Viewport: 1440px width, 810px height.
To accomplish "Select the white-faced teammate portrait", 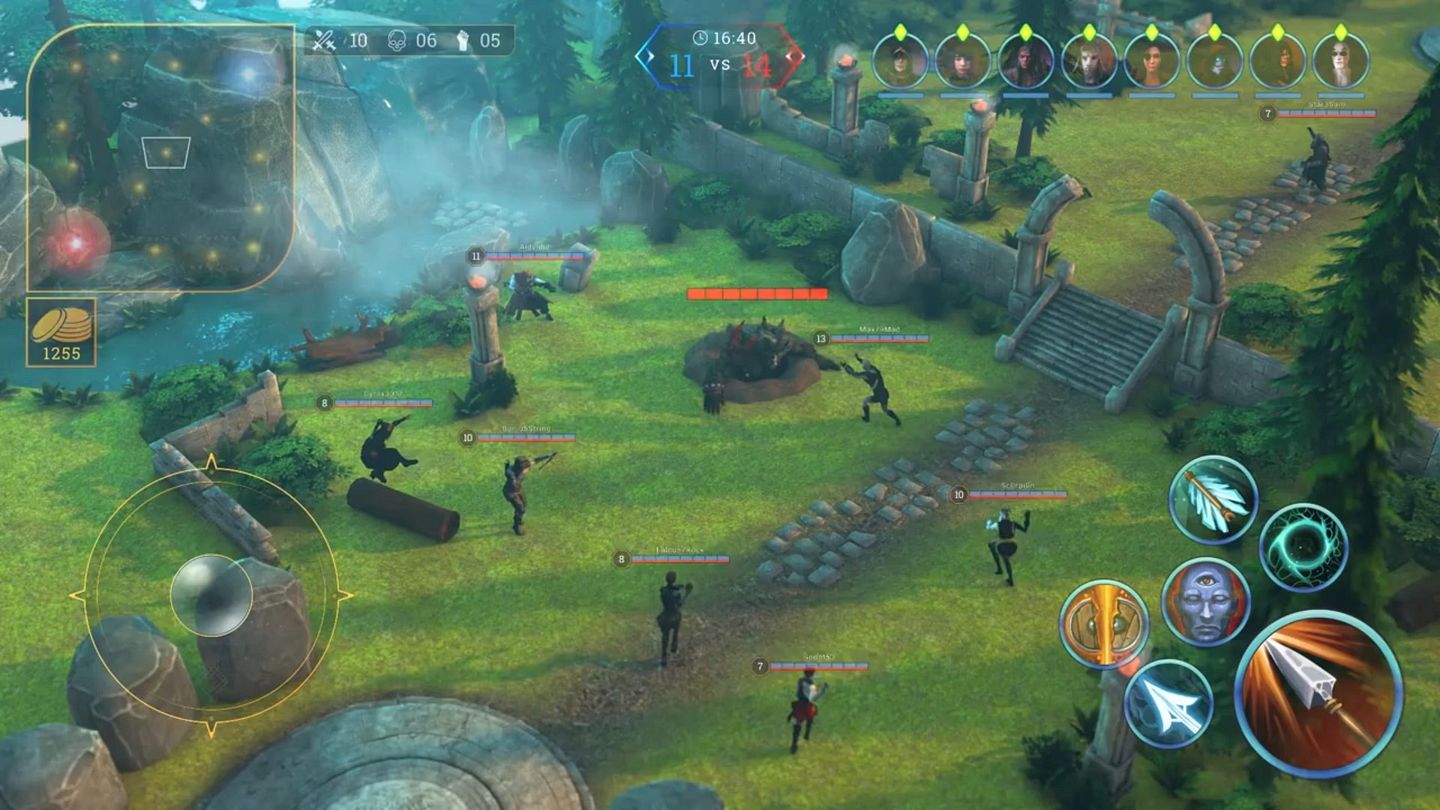I will pos(1340,61).
